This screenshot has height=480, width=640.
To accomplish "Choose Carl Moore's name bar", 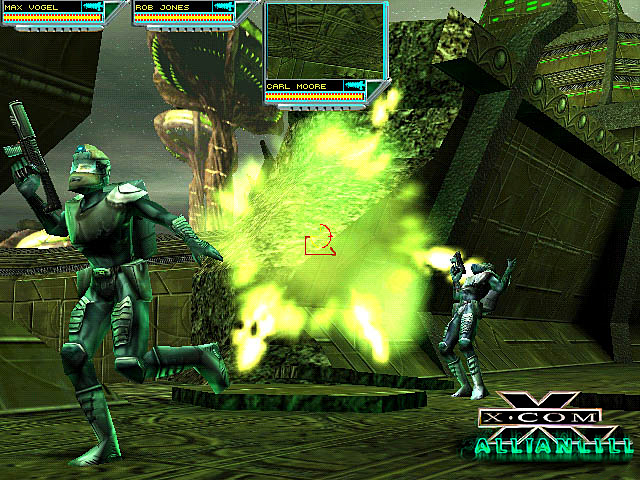I will (x=302, y=87).
